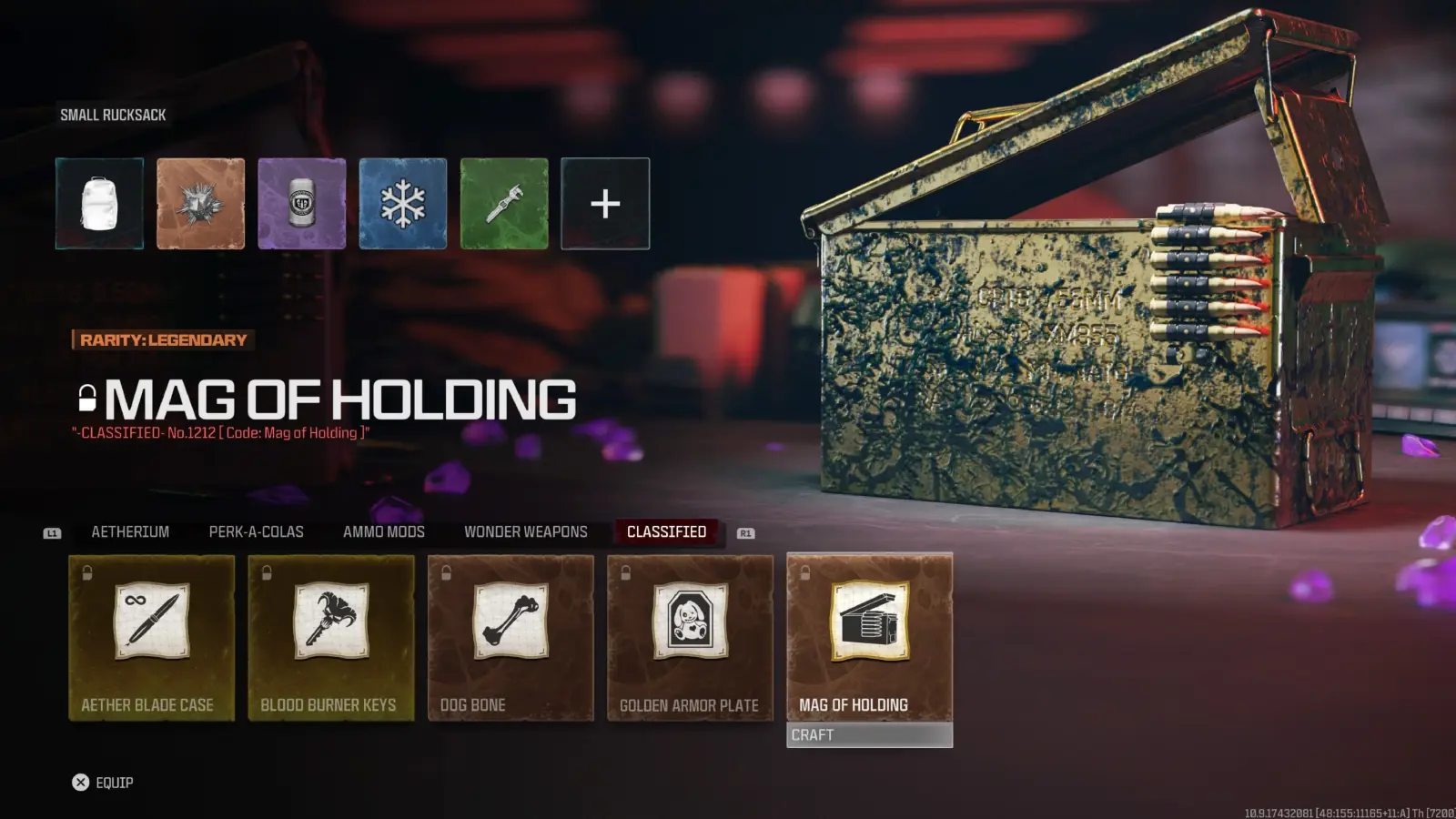Click the plus icon to add an item
Screen dimensions: 1456x819
pos(605,203)
